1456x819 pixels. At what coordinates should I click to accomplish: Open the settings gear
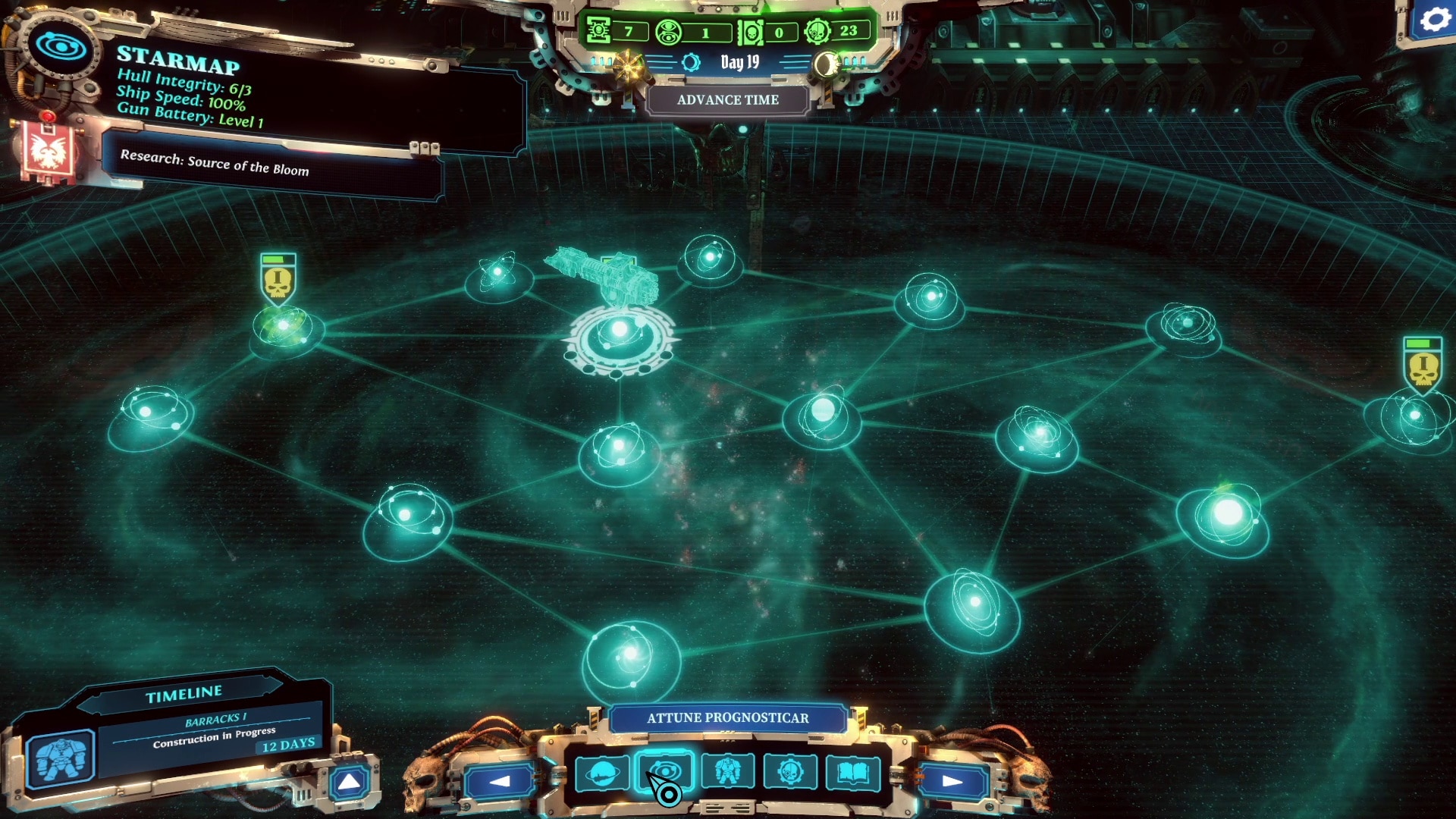[1434, 20]
